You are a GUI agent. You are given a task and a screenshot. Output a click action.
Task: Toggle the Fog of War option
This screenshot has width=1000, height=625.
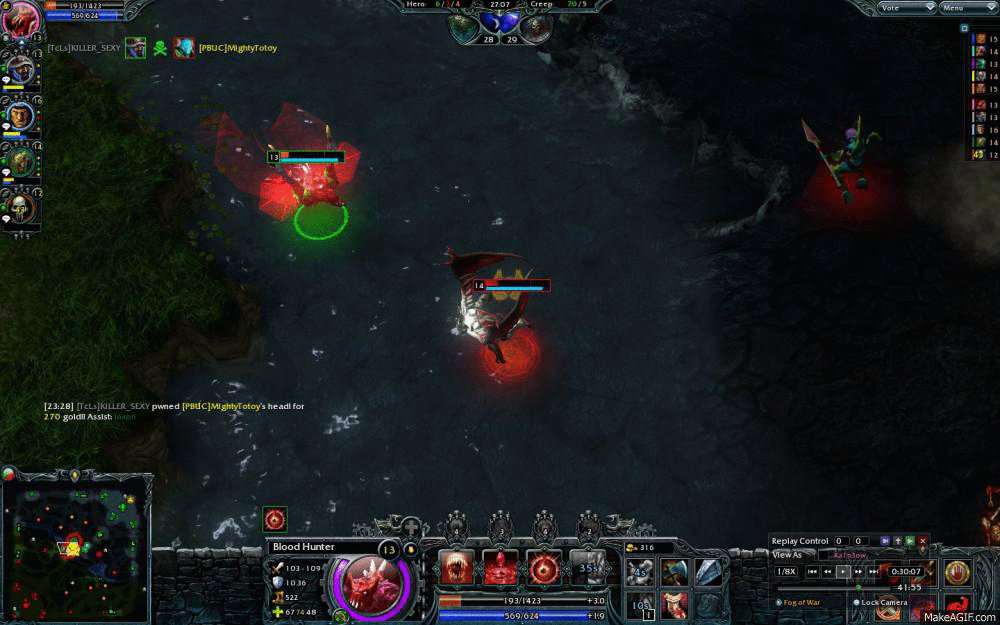(780, 602)
